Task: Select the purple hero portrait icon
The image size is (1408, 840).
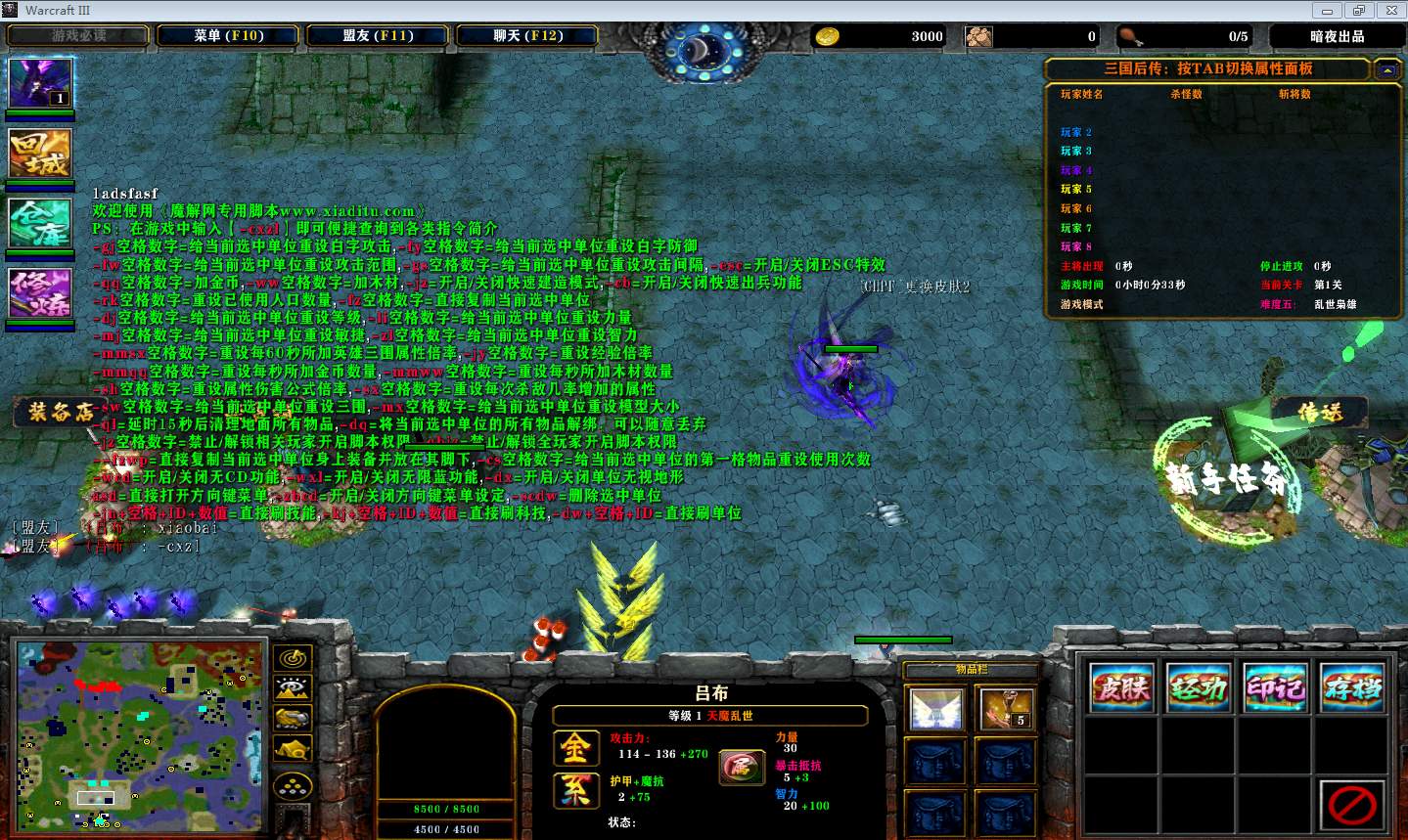Action: [x=40, y=83]
